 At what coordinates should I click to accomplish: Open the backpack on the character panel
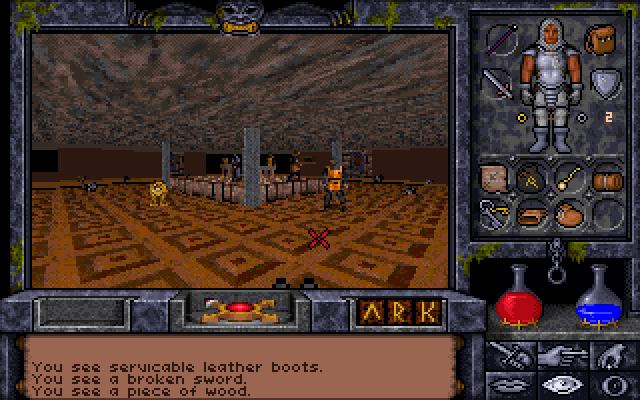click(603, 40)
